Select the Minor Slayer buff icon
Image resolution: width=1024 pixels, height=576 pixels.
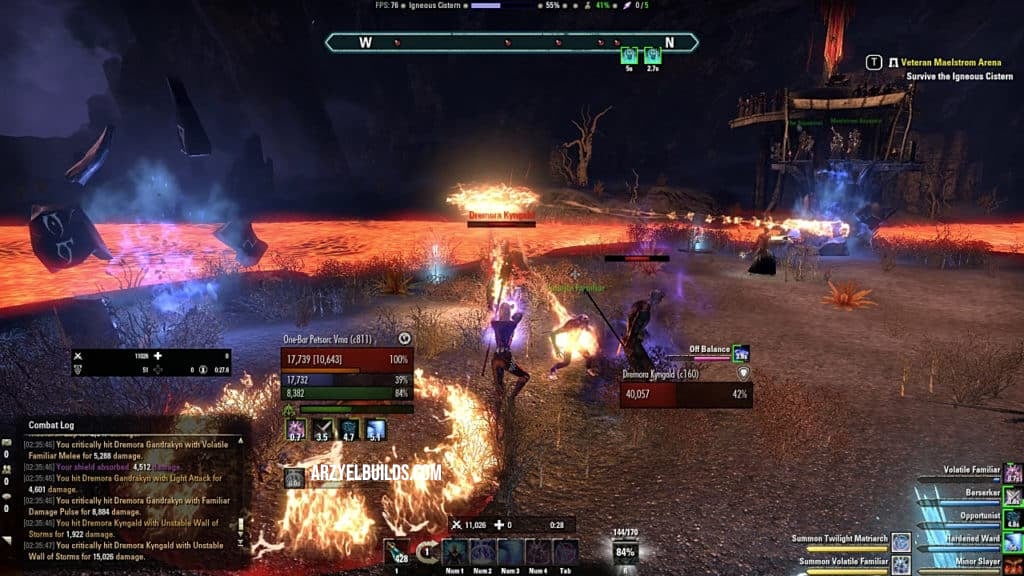tap(1013, 564)
